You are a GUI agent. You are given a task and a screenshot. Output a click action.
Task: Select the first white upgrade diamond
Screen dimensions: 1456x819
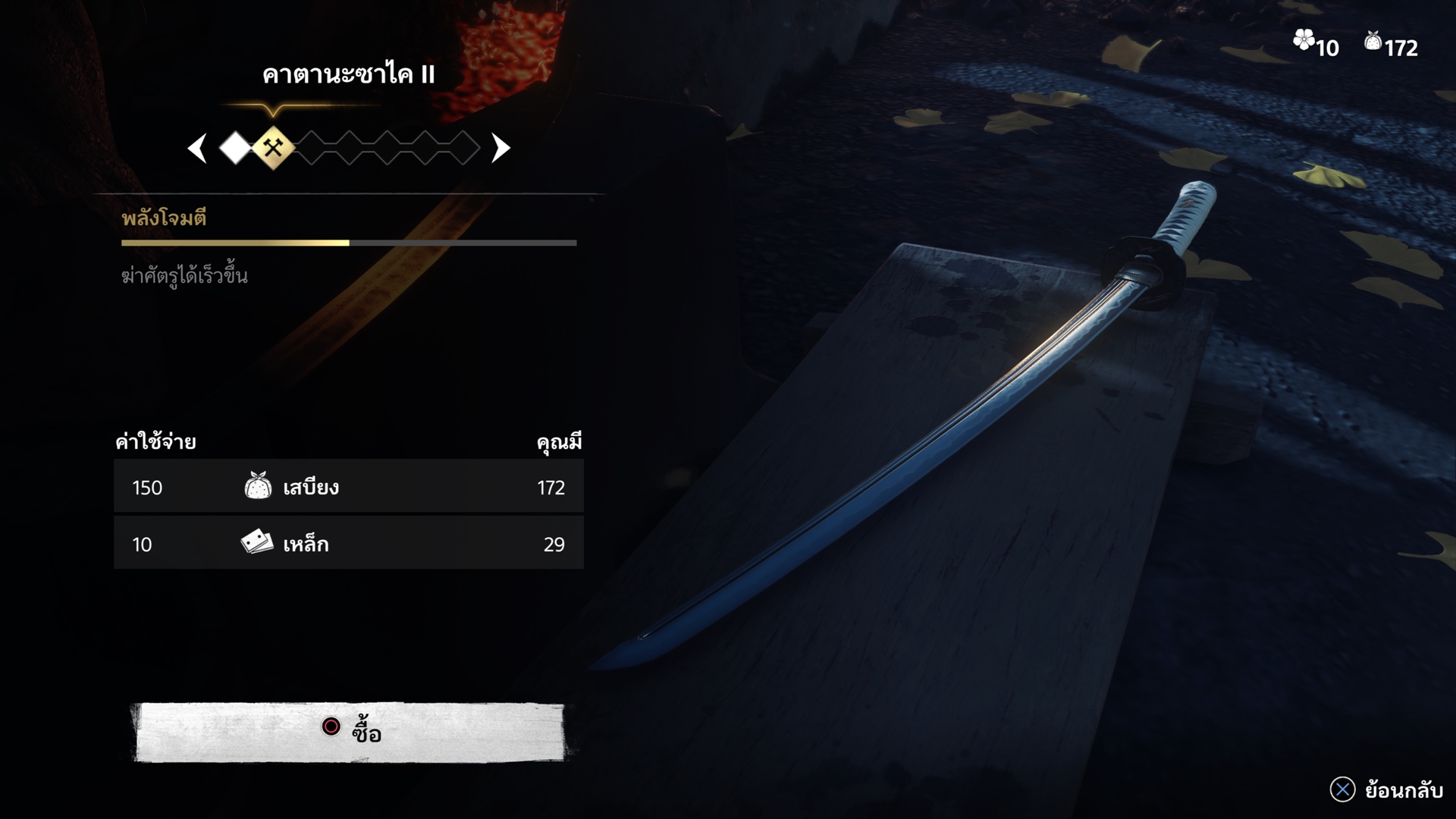[x=236, y=149]
